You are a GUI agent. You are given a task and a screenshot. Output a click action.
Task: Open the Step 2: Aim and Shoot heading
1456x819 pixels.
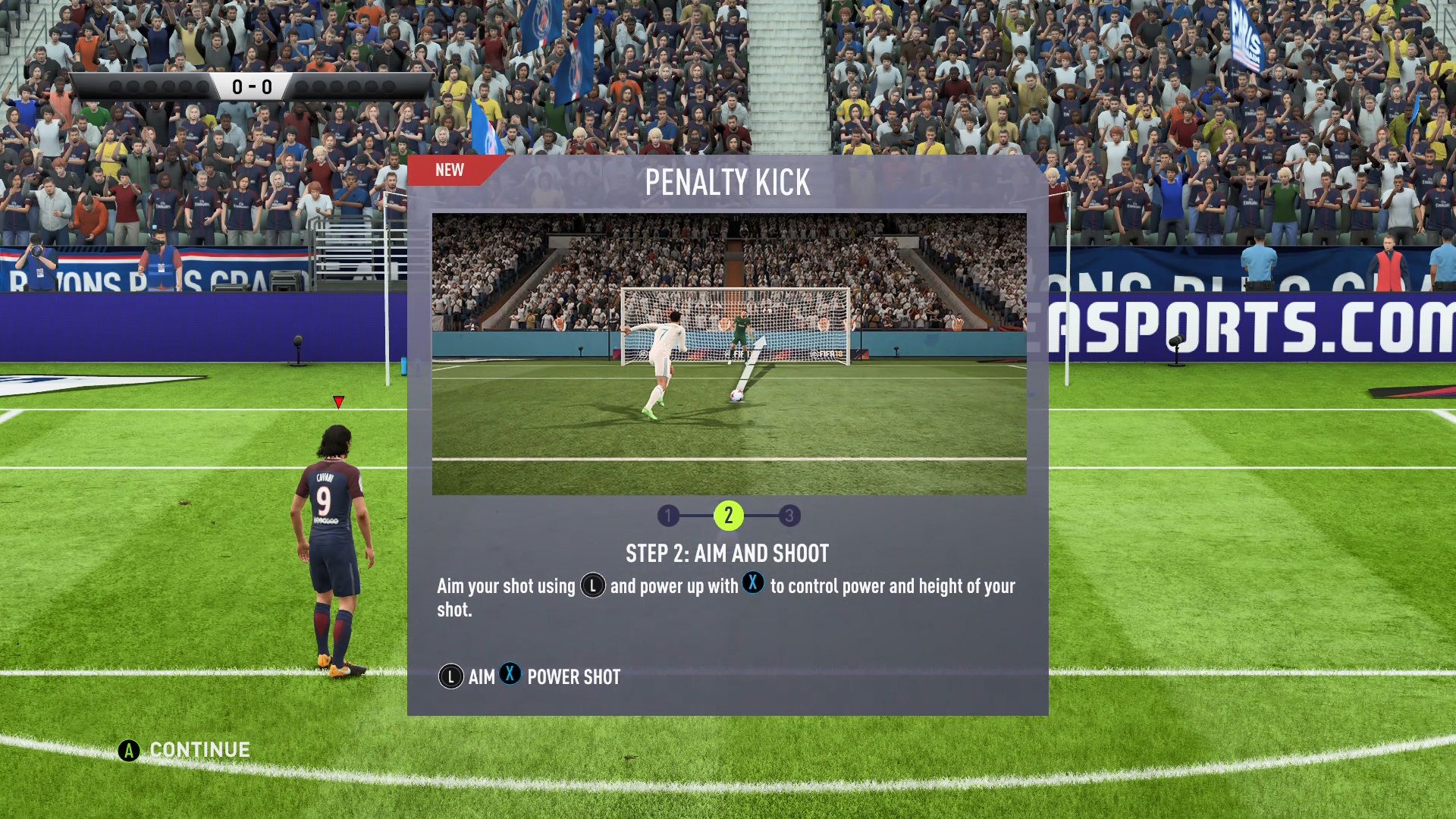[726, 554]
